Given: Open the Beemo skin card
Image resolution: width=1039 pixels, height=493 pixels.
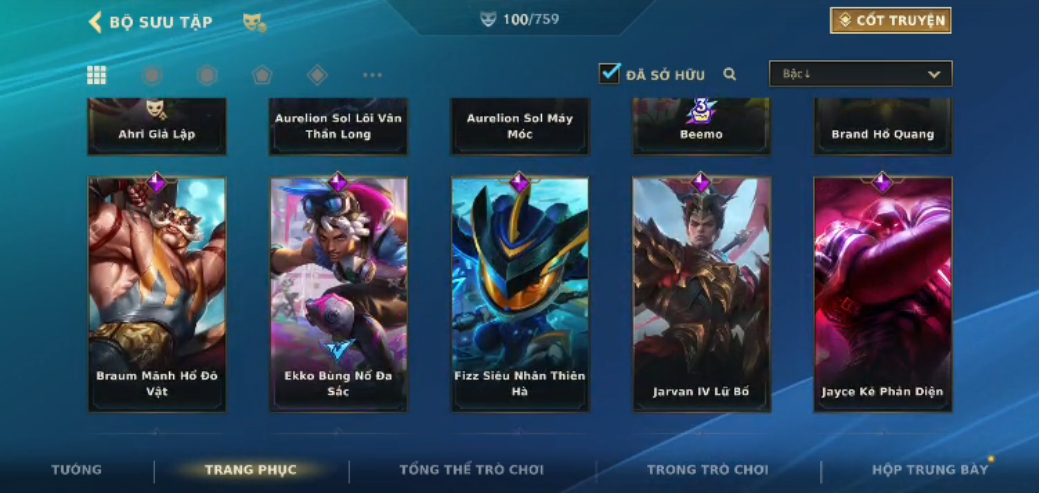Looking at the screenshot, I should coord(701,126).
